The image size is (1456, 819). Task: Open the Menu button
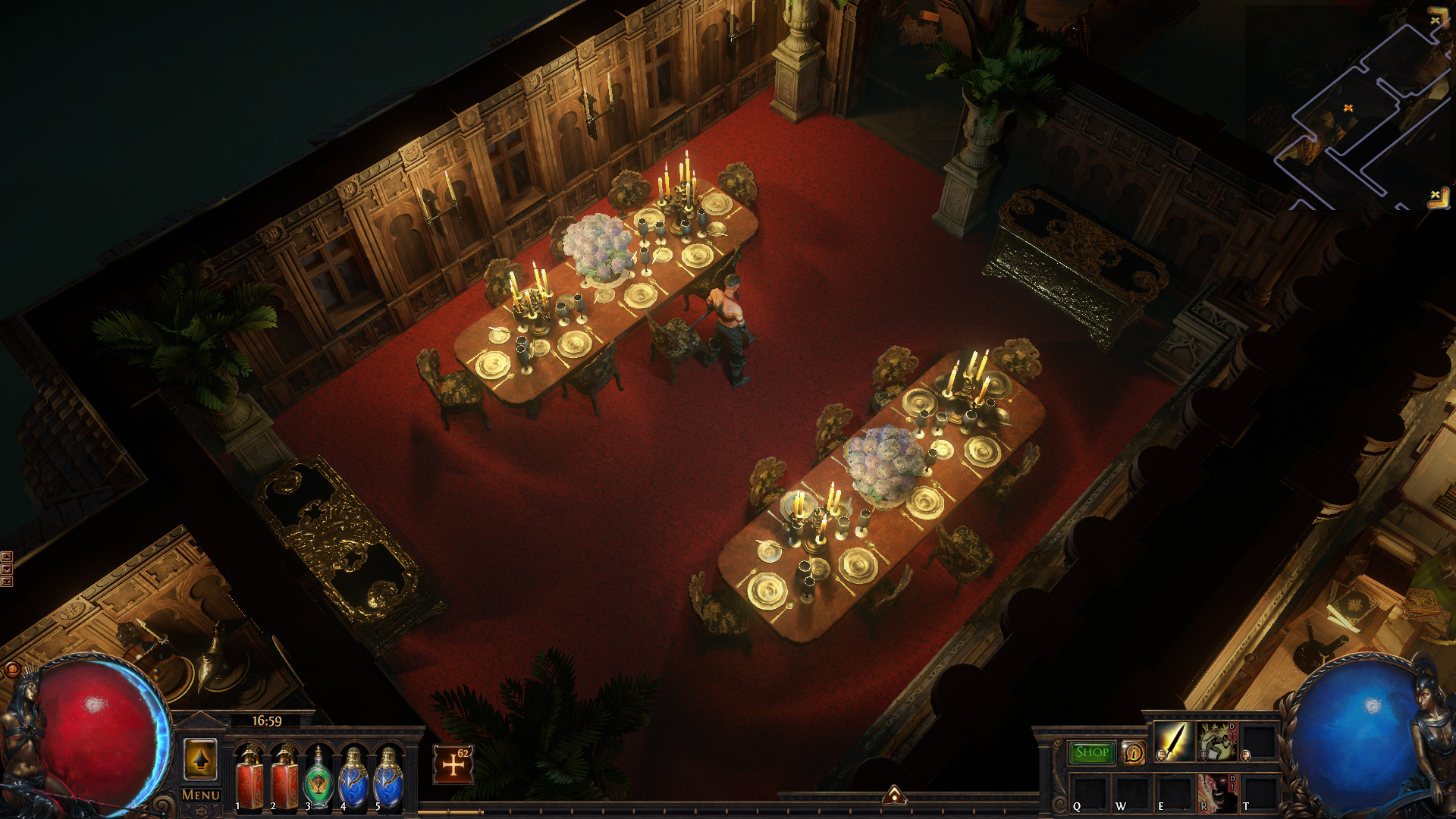(x=201, y=795)
